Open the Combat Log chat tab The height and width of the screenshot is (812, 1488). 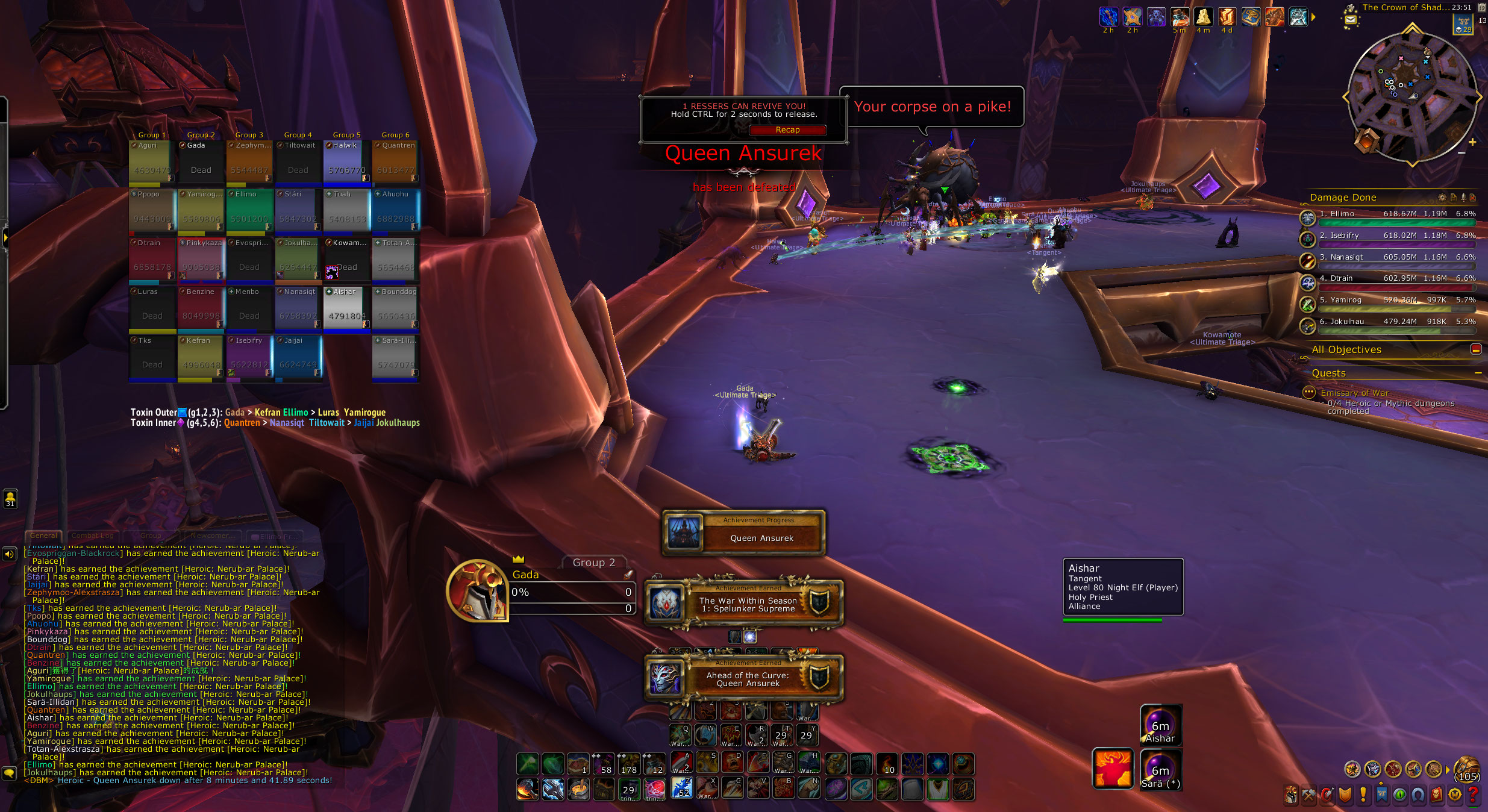coord(92,536)
